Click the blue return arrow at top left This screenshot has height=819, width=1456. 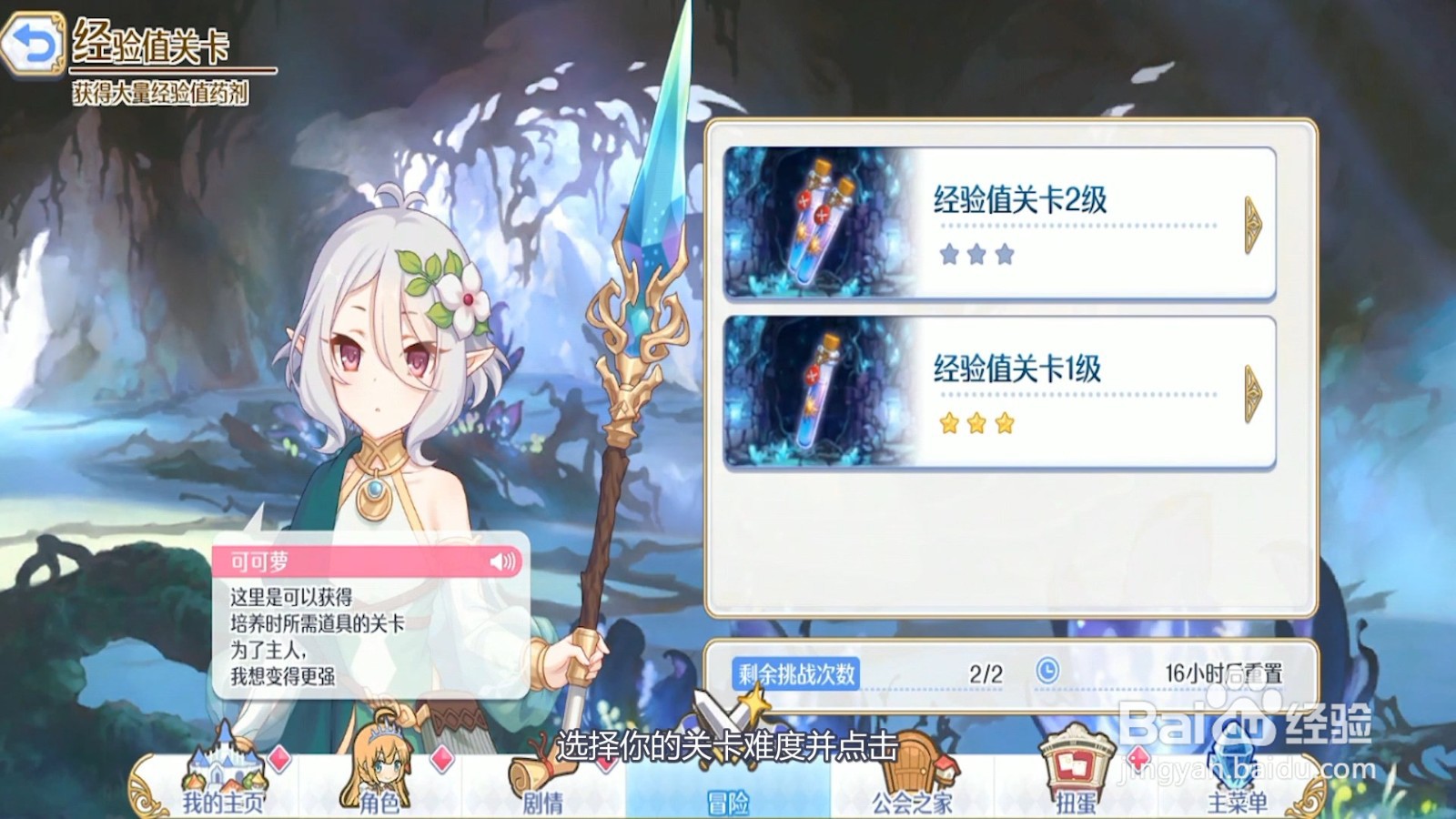[32, 41]
